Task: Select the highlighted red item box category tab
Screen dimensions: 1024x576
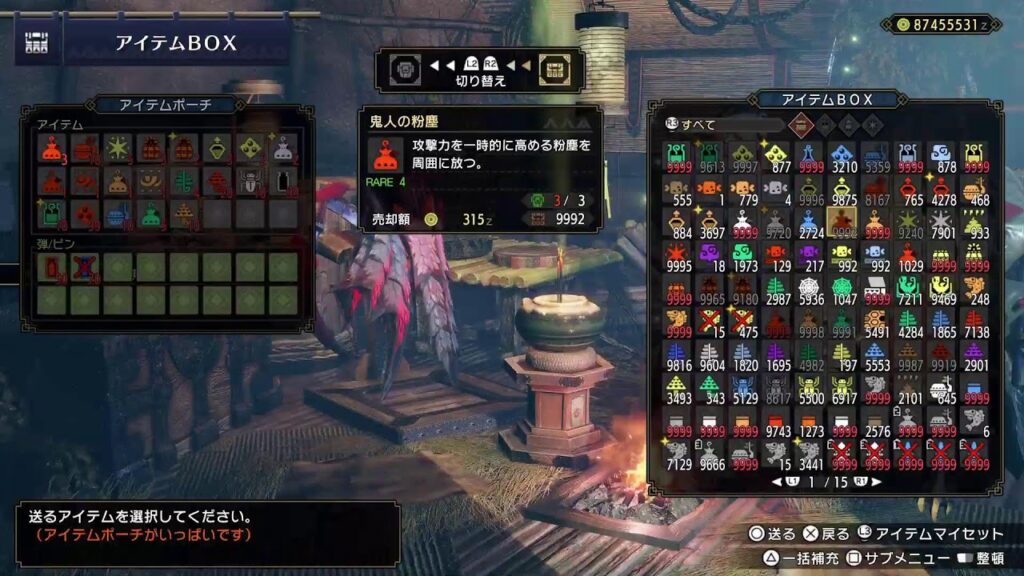Action: coord(800,125)
